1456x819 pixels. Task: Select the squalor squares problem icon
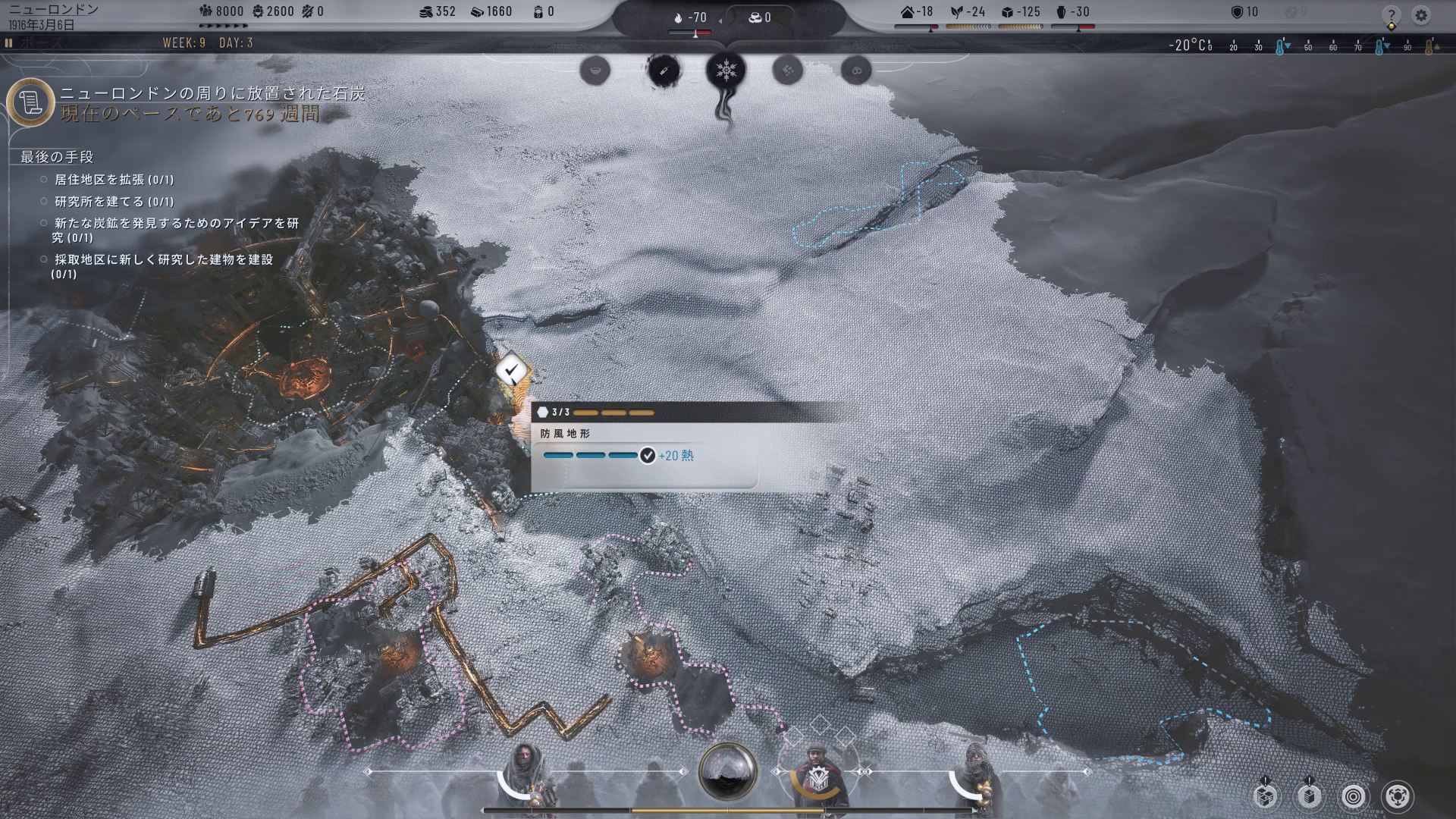(788, 71)
